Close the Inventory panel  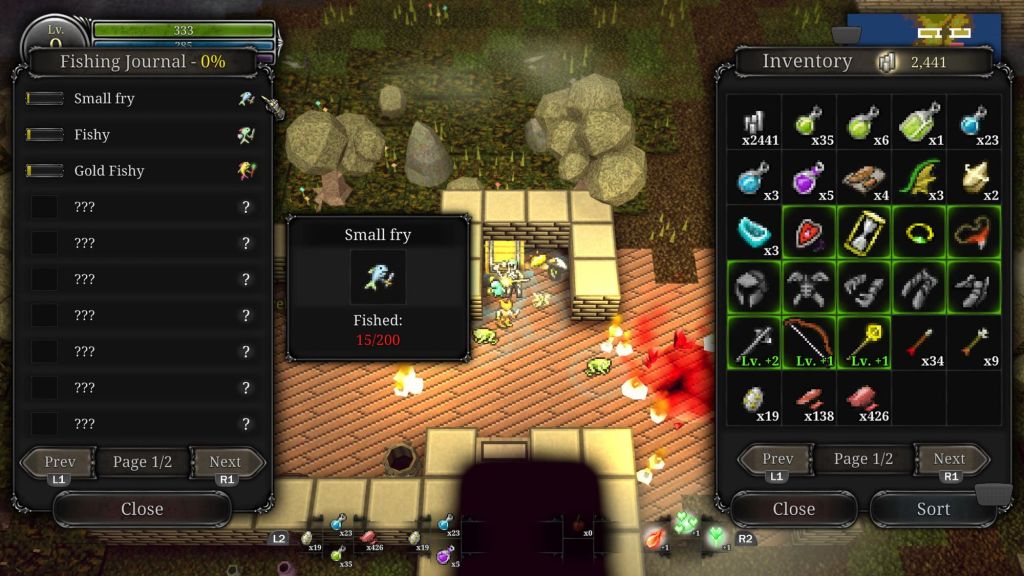point(794,509)
